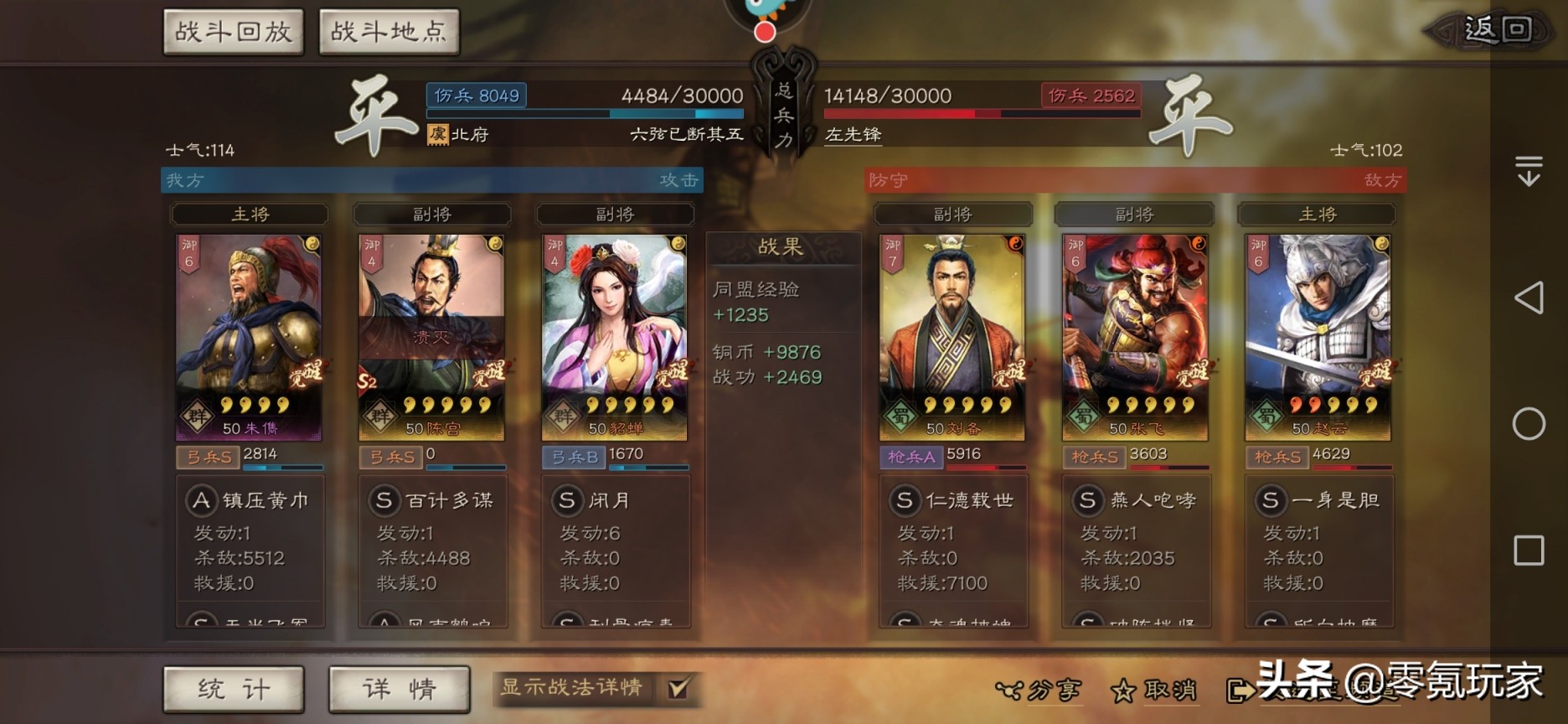Switch to the 统计 tab
This screenshot has height=724, width=1568.
point(233,689)
